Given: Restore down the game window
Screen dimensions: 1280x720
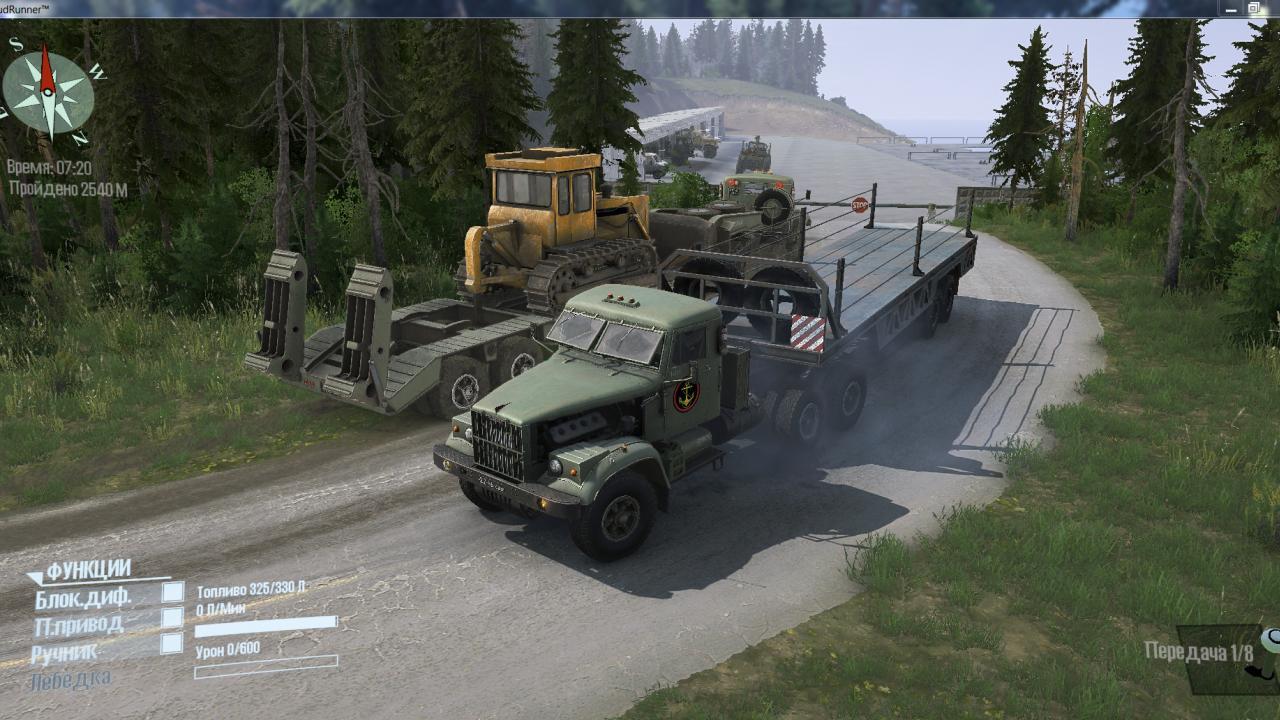Looking at the screenshot, I should click(1253, 8).
